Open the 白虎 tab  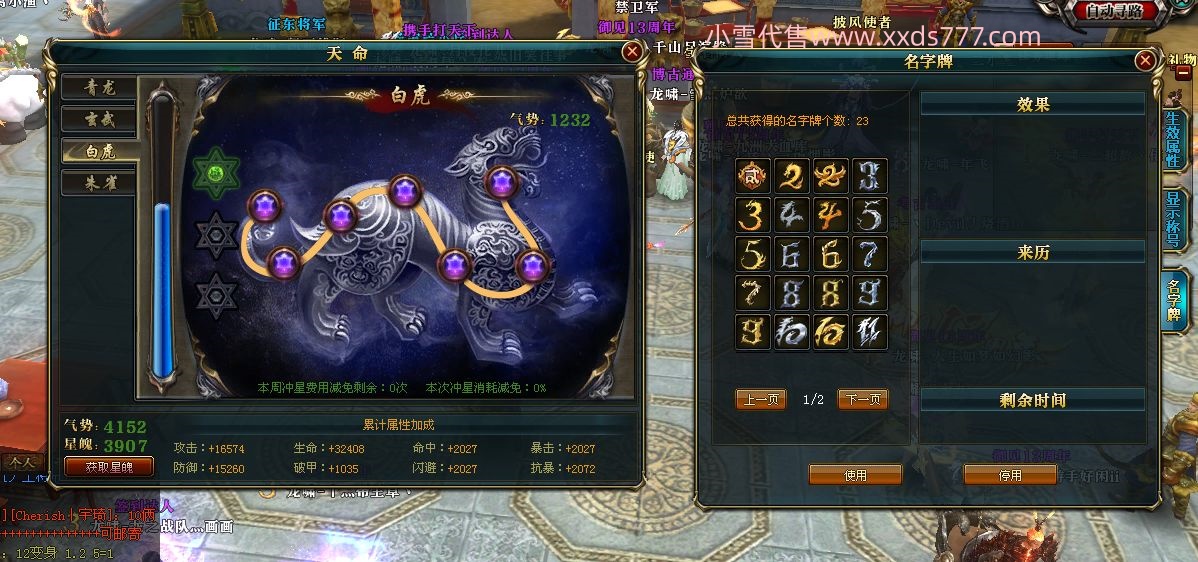(x=100, y=151)
